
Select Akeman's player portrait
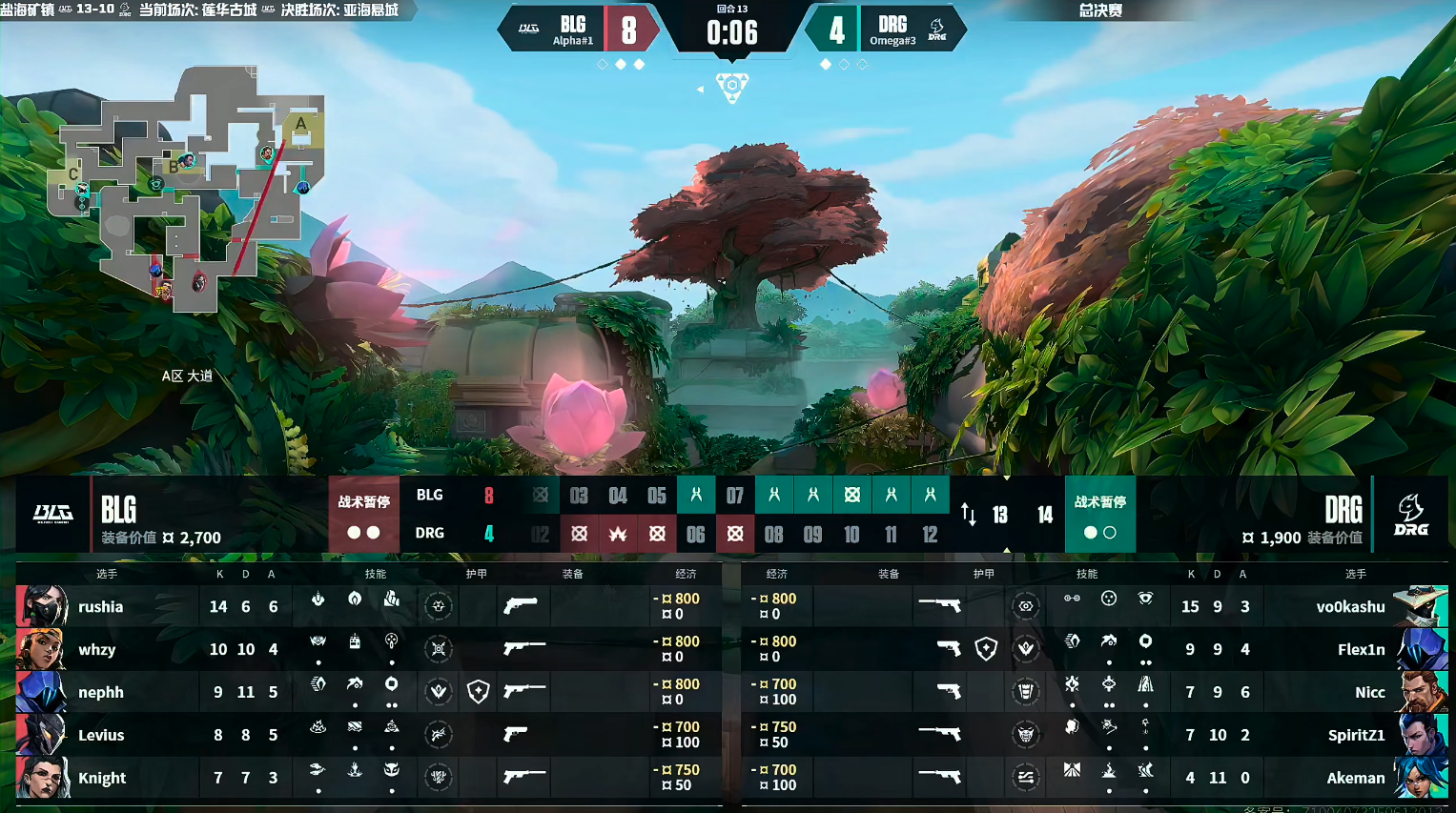pos(1423,778)
